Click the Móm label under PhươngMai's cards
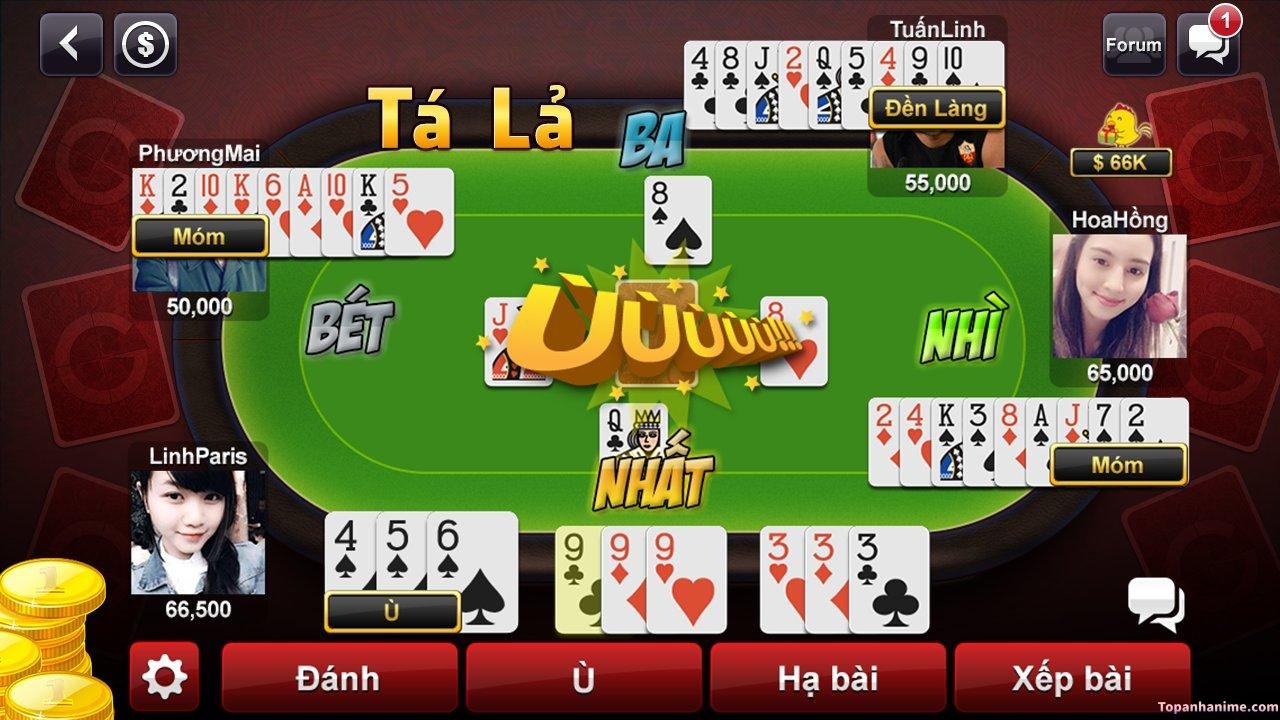The width and height of the screenshot is (1280, 720). (x=199, y=236)
